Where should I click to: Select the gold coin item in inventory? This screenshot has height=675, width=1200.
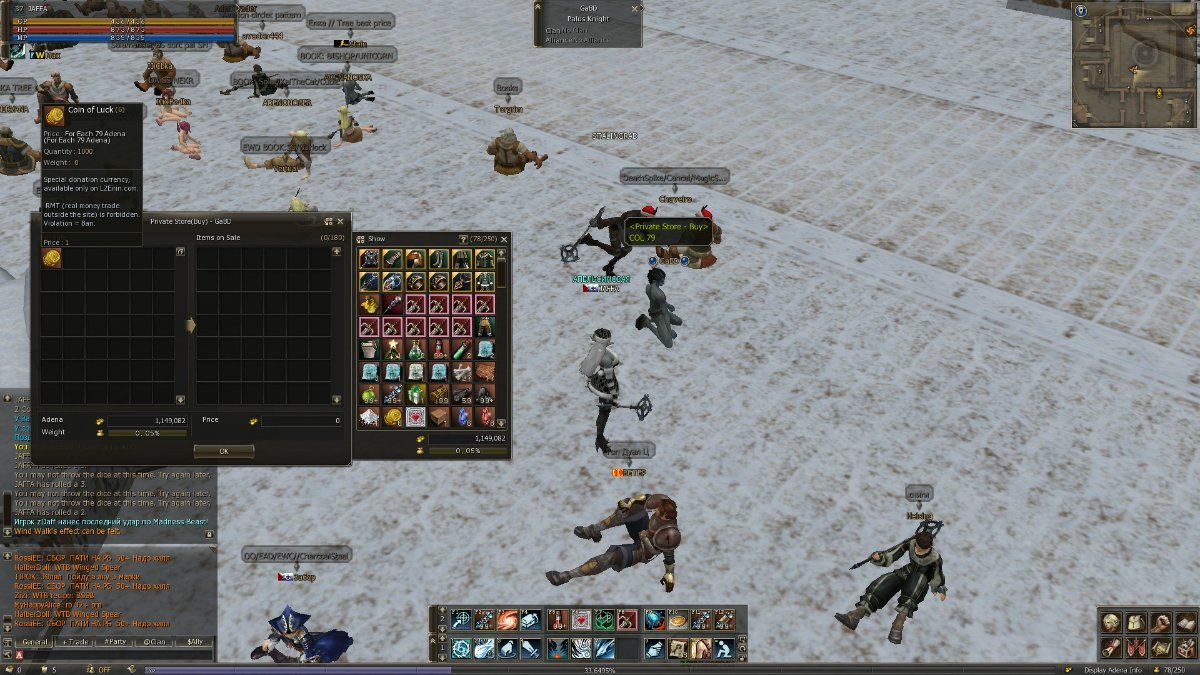click(393, 417)
